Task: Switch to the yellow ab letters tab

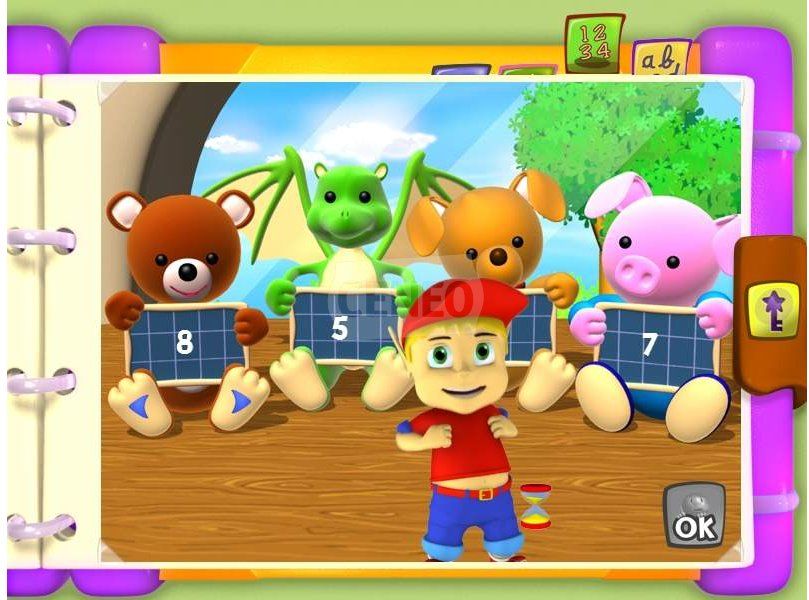Action: pyautogui.click(x=656, y=59)
